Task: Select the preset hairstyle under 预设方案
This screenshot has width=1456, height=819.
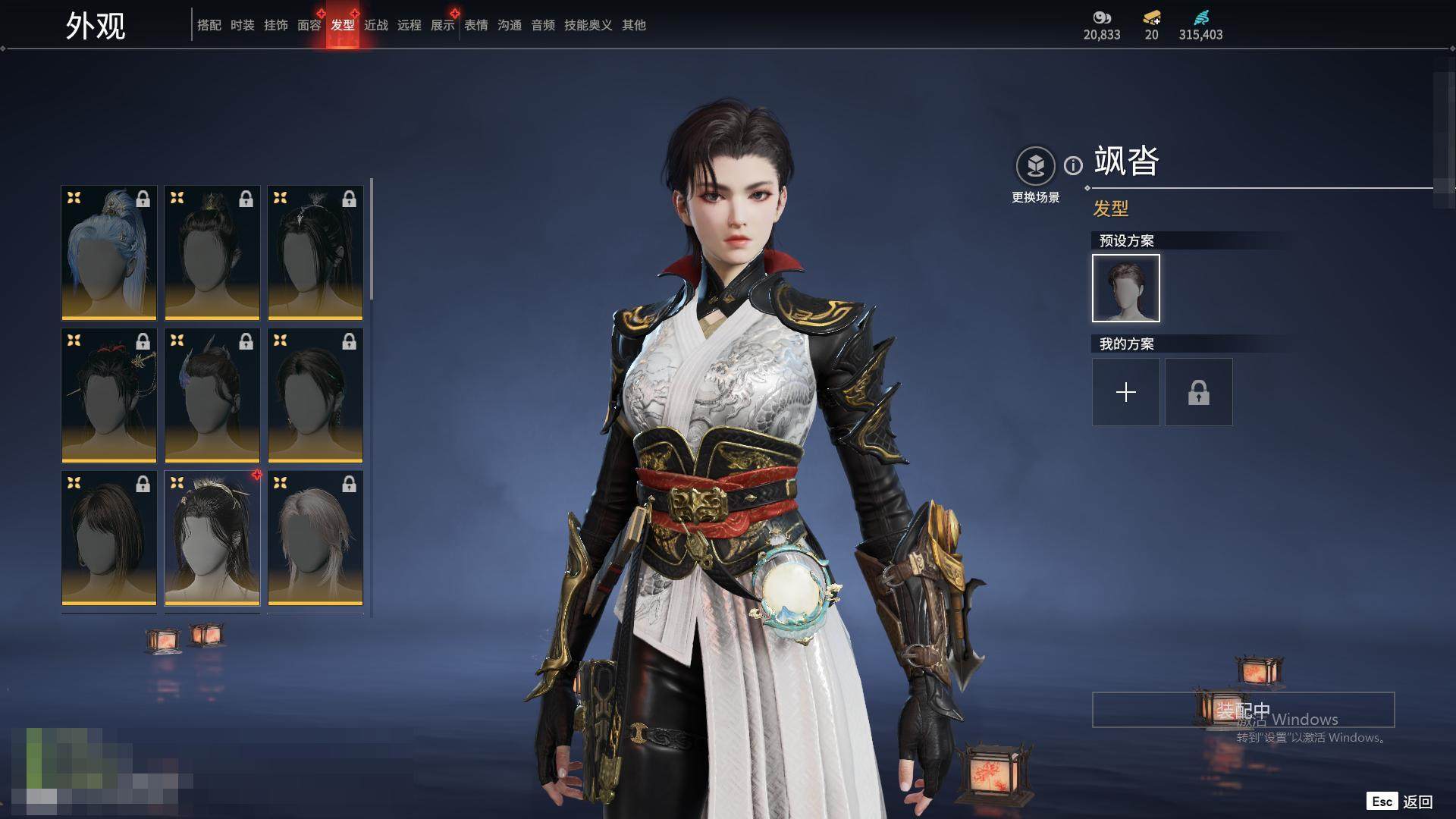Action: click(1125, 288)
